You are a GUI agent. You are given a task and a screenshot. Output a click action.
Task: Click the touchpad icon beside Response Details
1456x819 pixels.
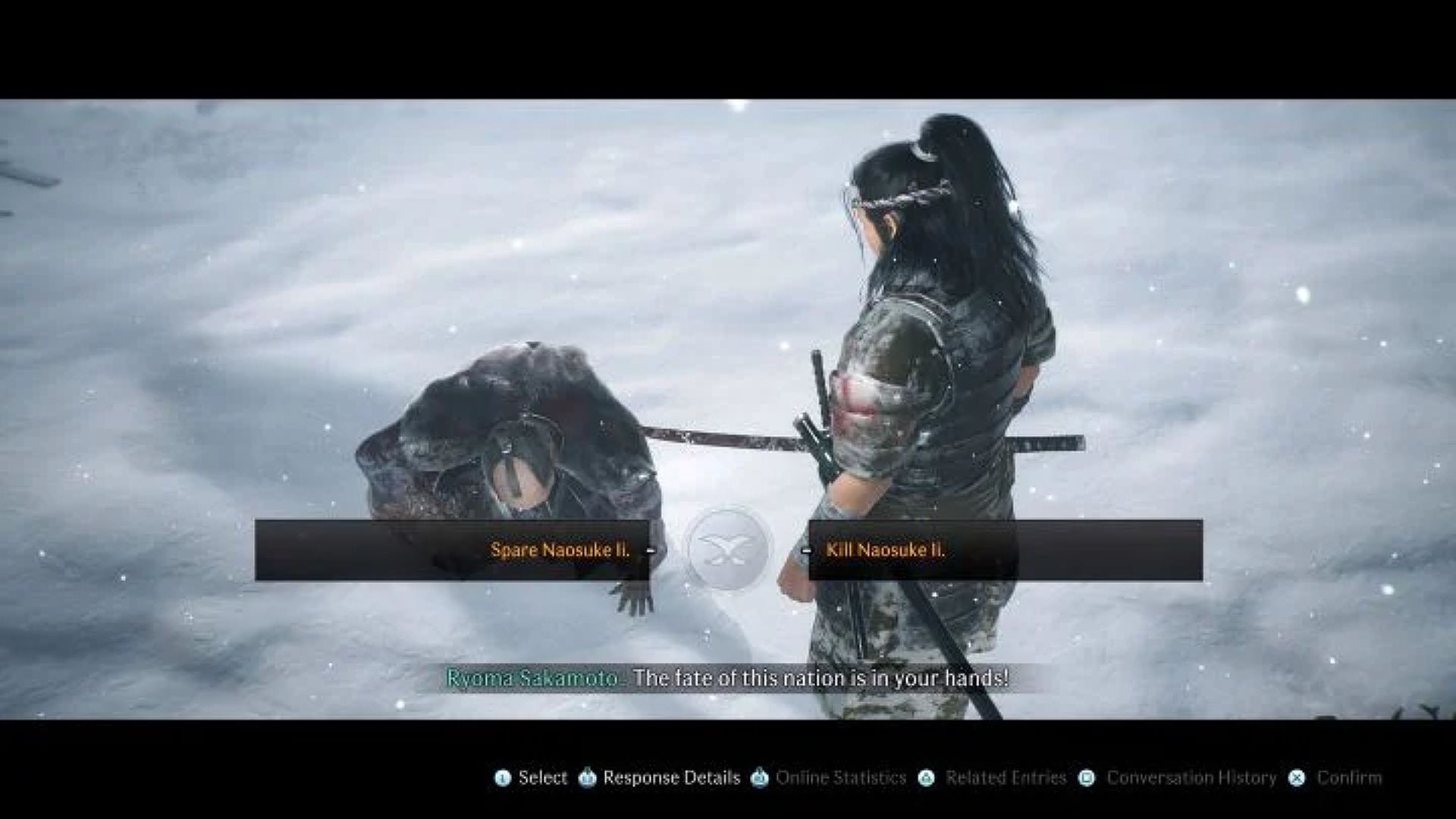pos(587,777)
